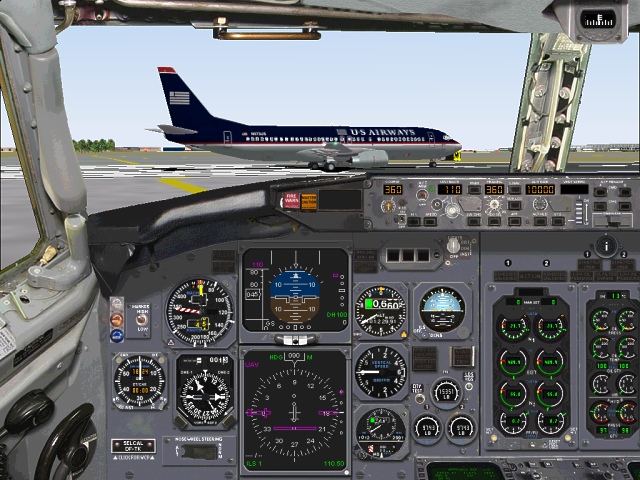Viewport: 640px width, 480px height.
Task: Click the altitude window showing 10000
Action: (x=540, y=189)
